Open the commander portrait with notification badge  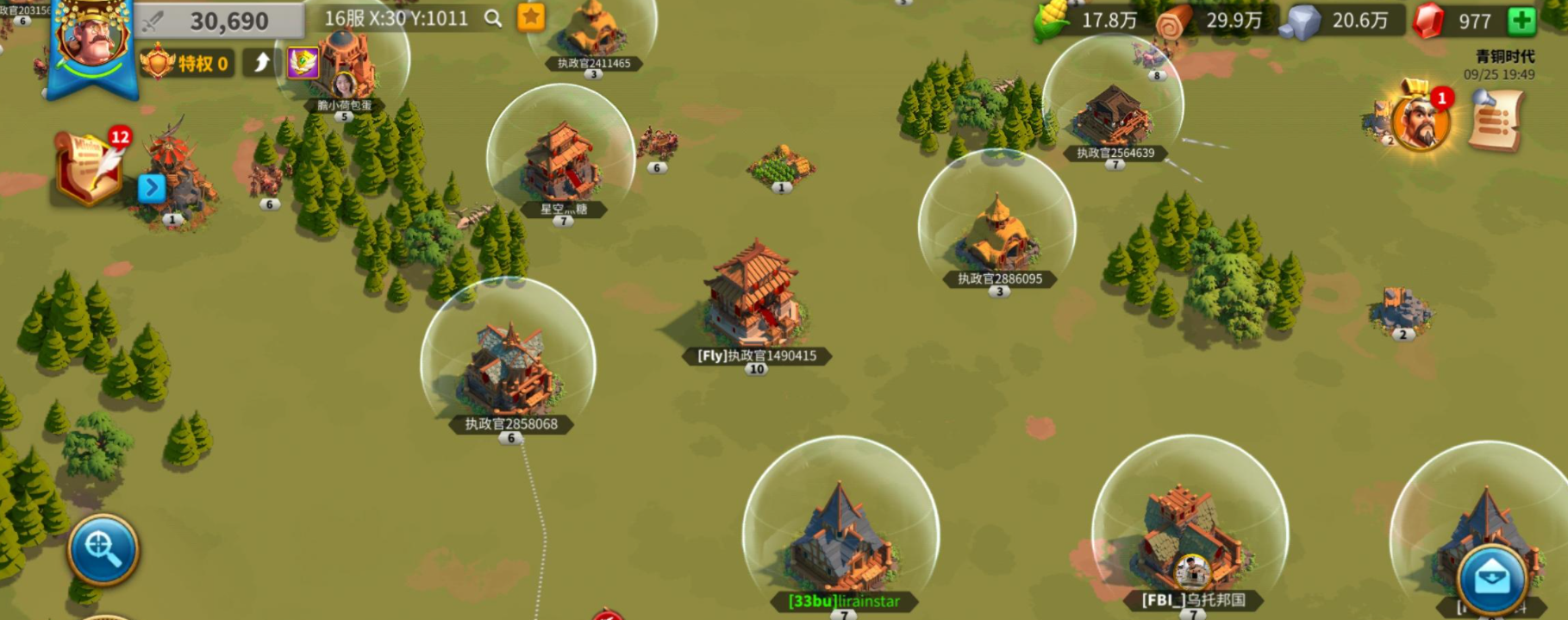[x=1420, y=122]
